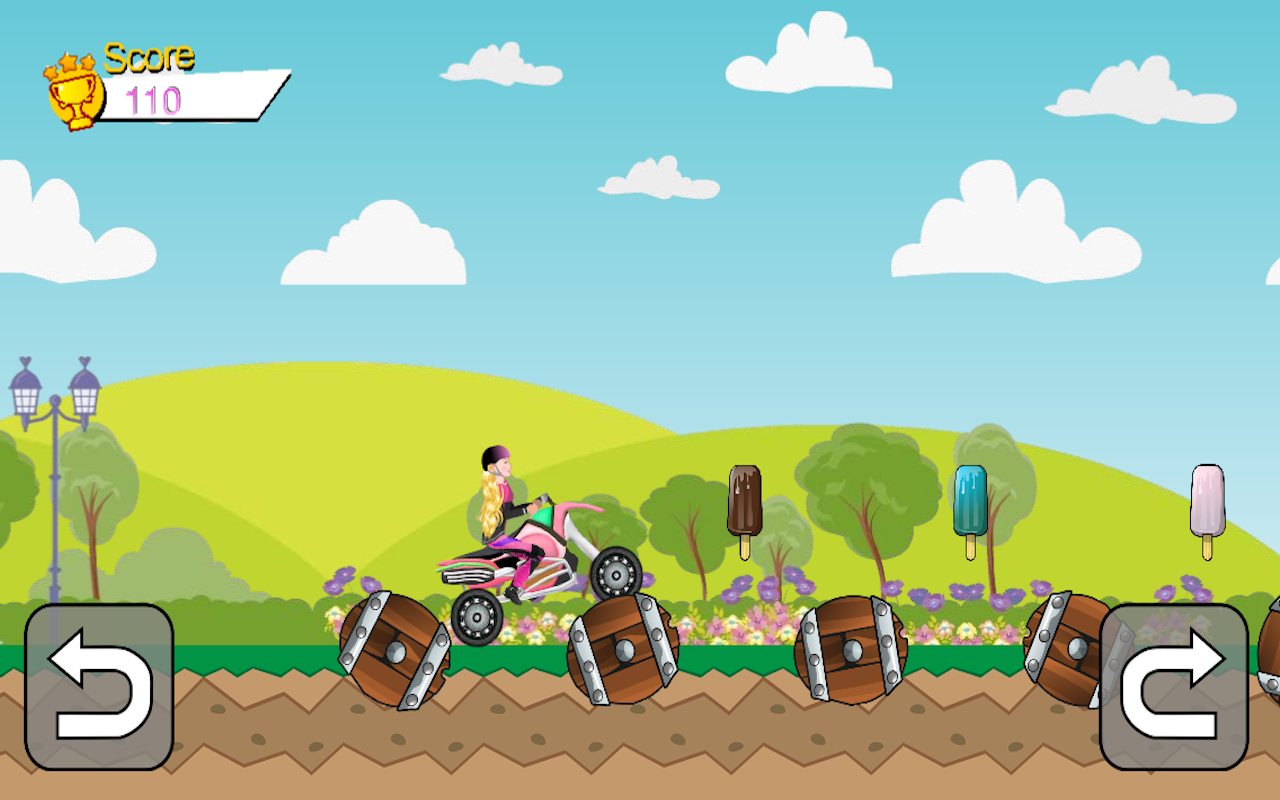Click the Score label text
Viewport: 1280px width, 800px height.
pos(148,58)
